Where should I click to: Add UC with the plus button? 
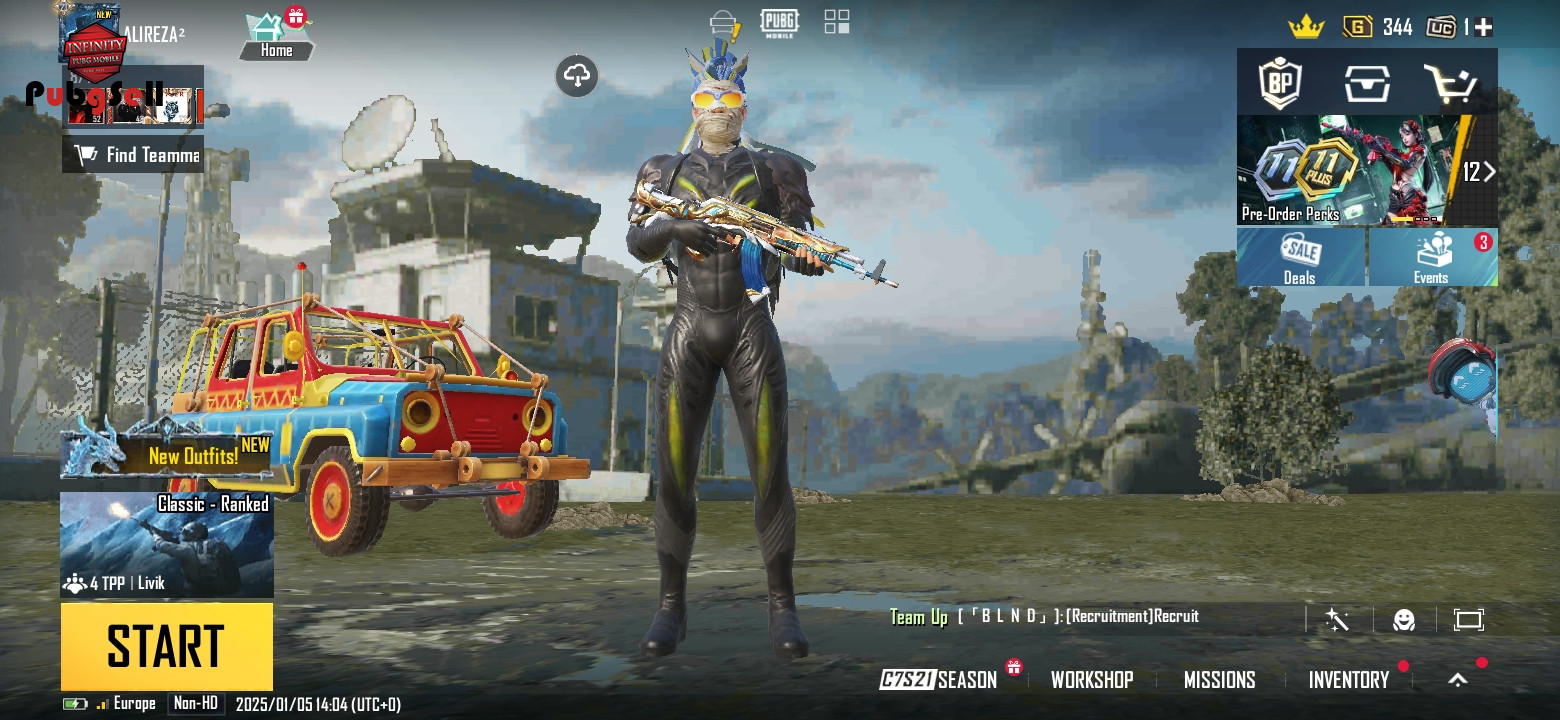[1483, 28]
